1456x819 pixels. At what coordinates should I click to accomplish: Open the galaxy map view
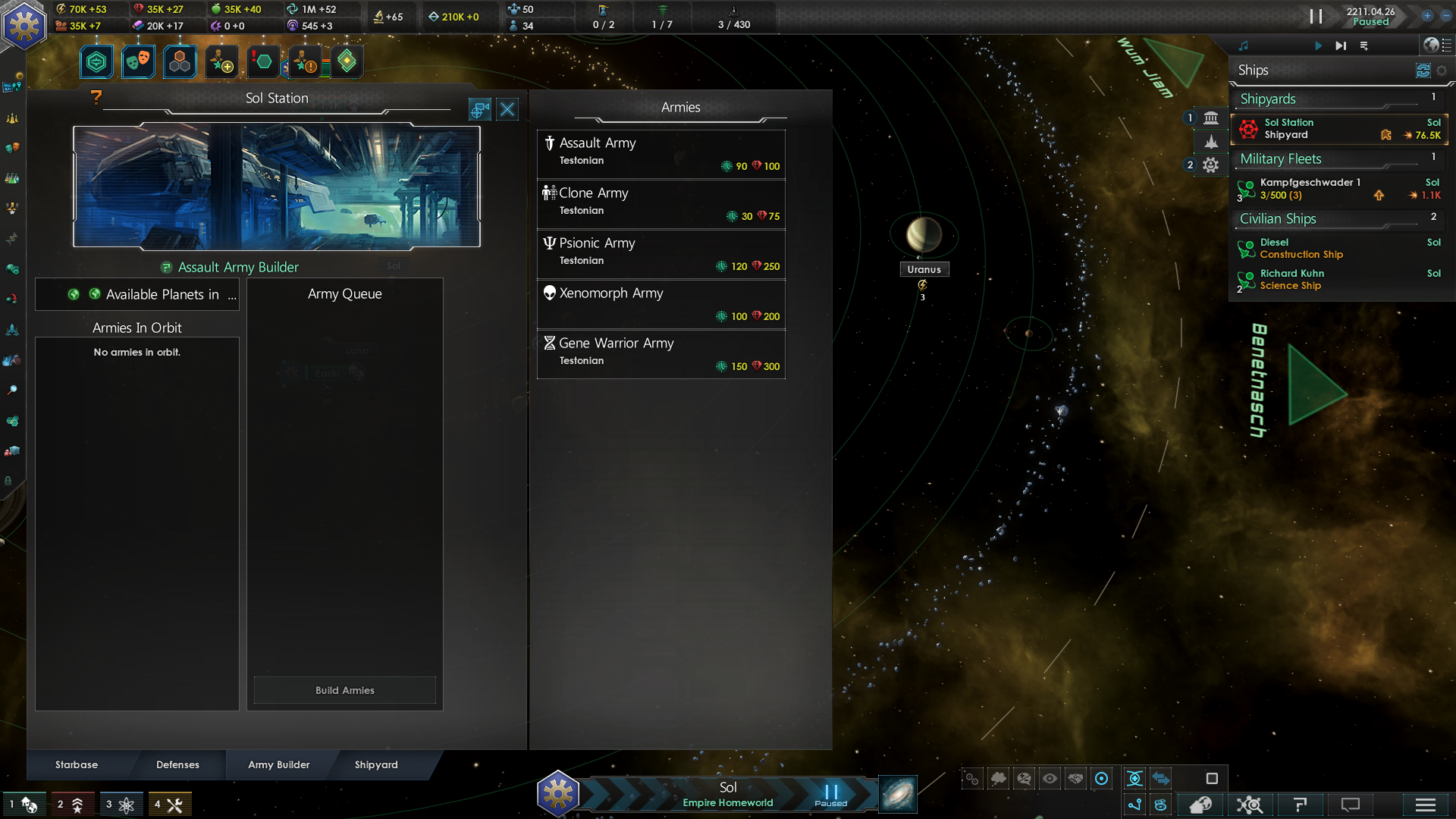tap(898, 794)
